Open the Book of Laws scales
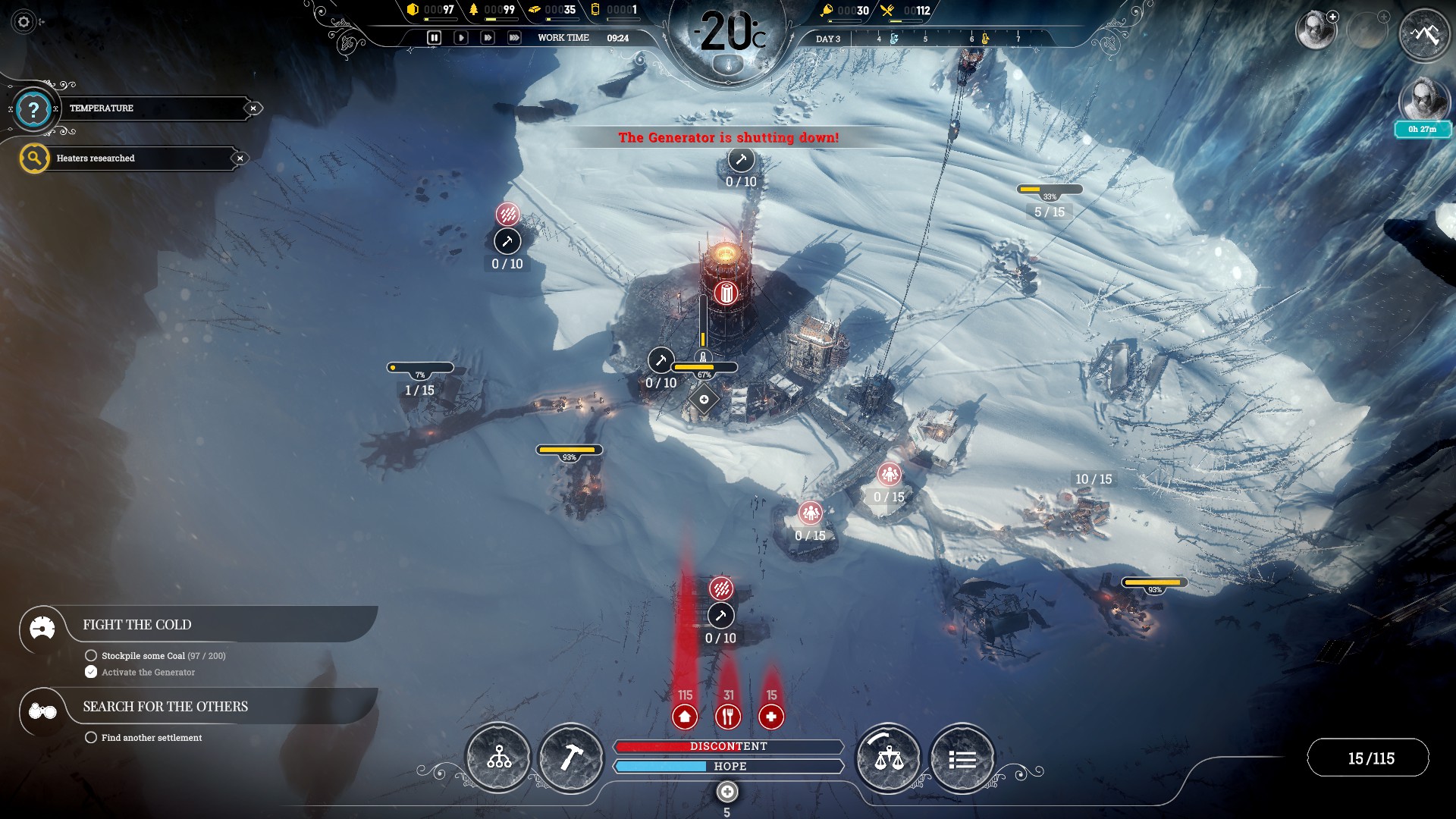The image size is (1456, 819). [889, 757]
